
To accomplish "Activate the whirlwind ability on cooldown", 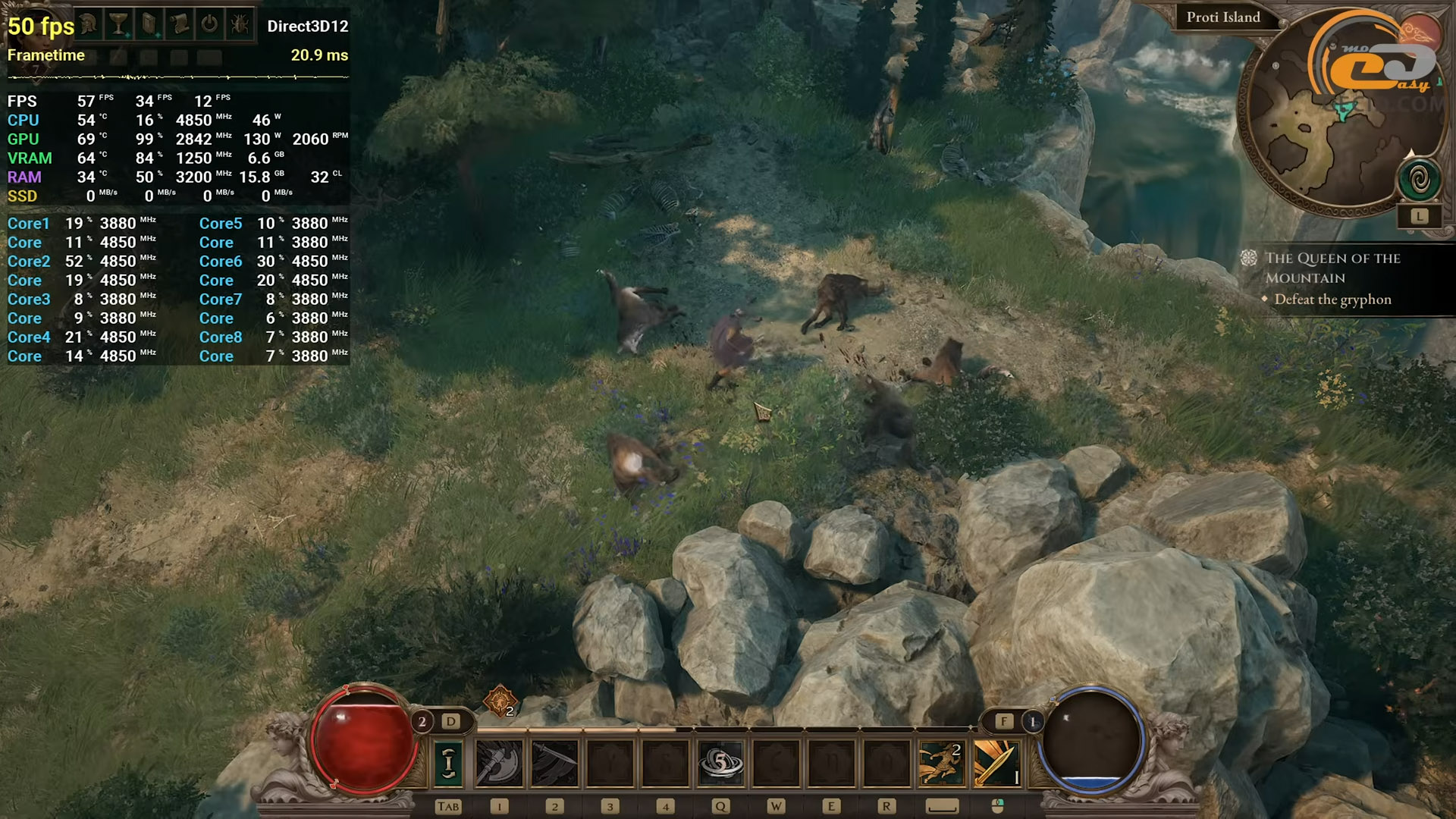I will pyautogui.click(x=720, y=762).
